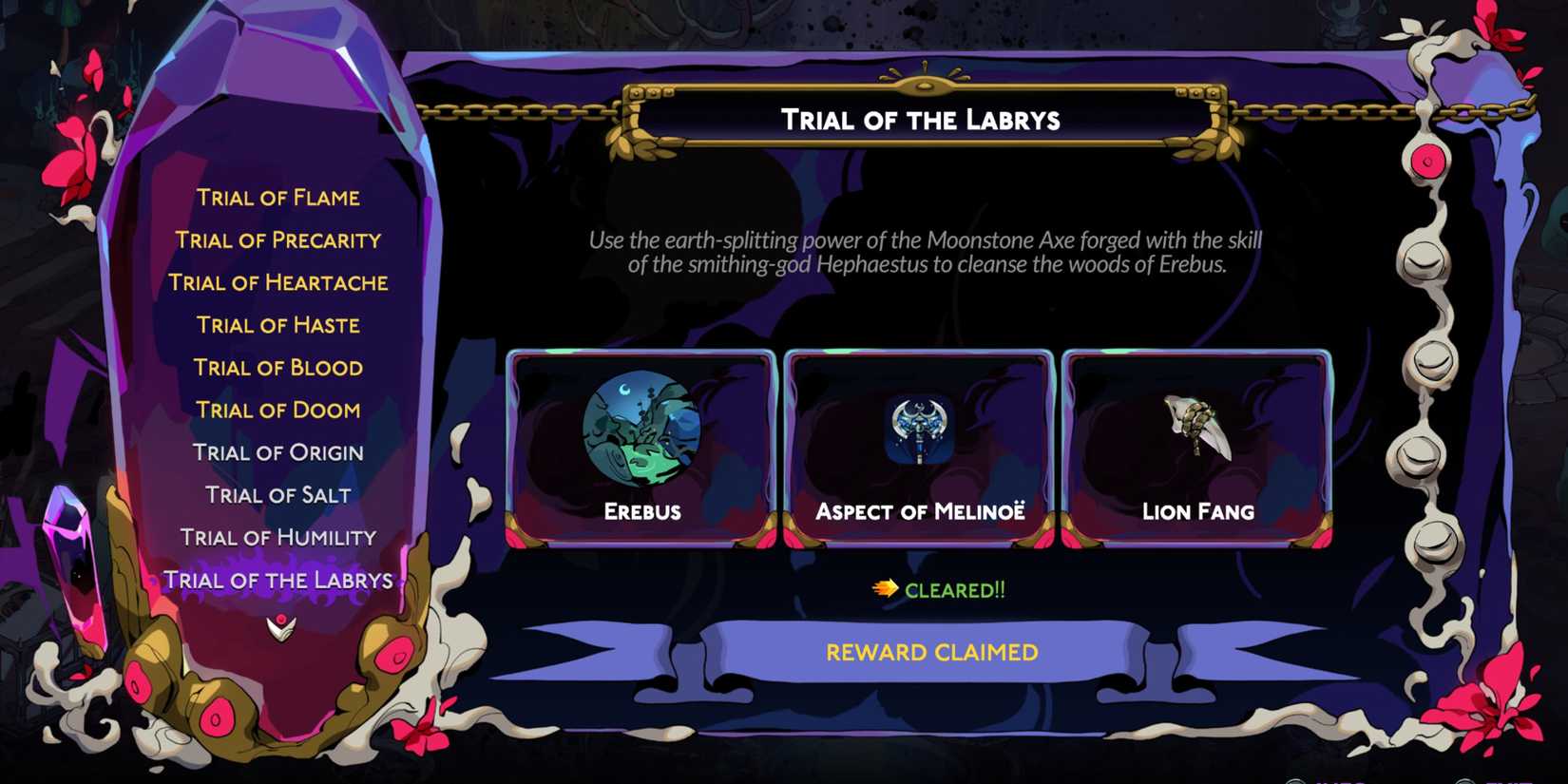This screenshot has width=1568, height=784.
Task: Click the INFO prompt icon bottom left
Action: point(1294,779)
